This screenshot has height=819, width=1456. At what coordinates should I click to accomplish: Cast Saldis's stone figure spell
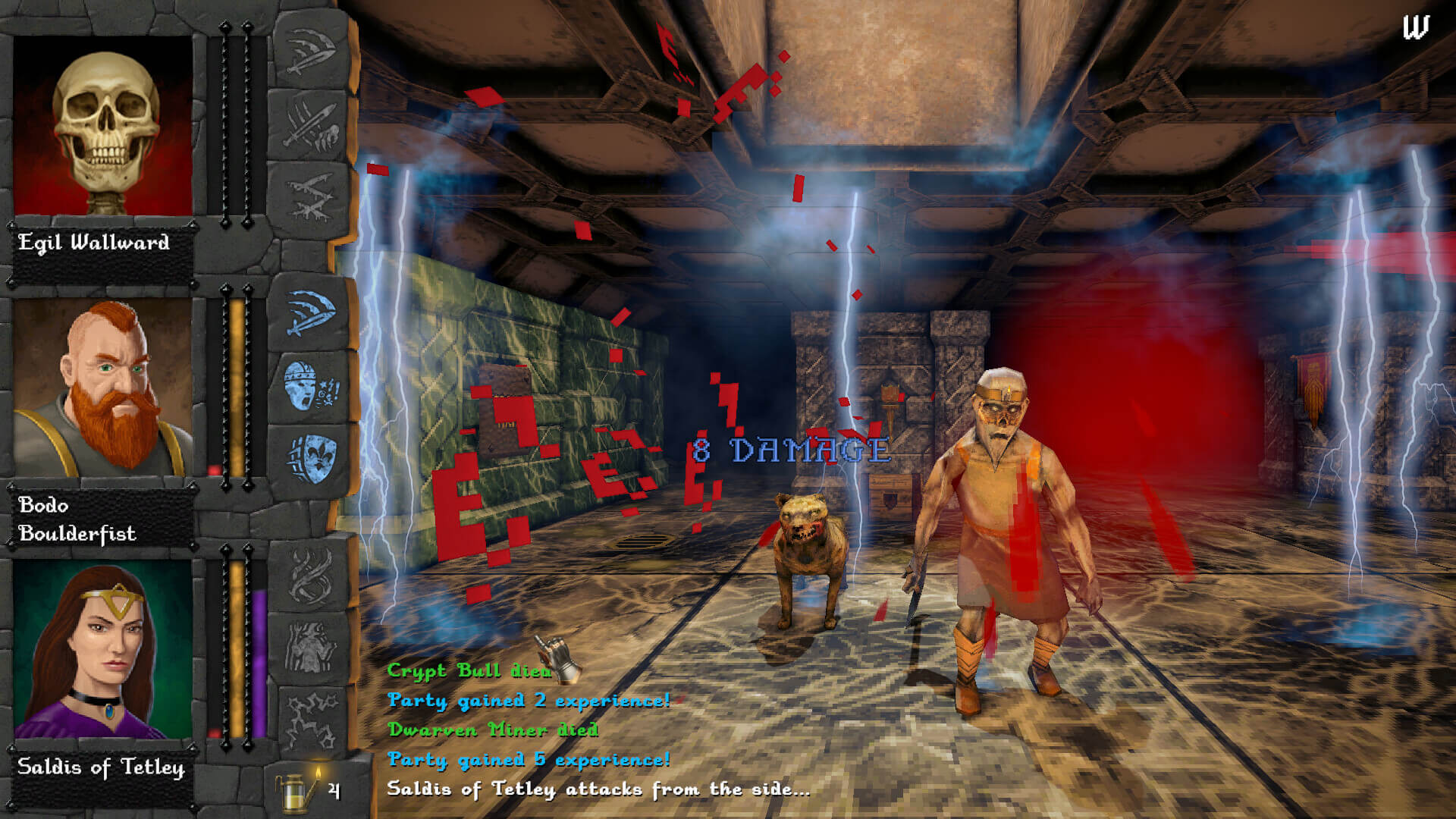(x=310, y=648)
